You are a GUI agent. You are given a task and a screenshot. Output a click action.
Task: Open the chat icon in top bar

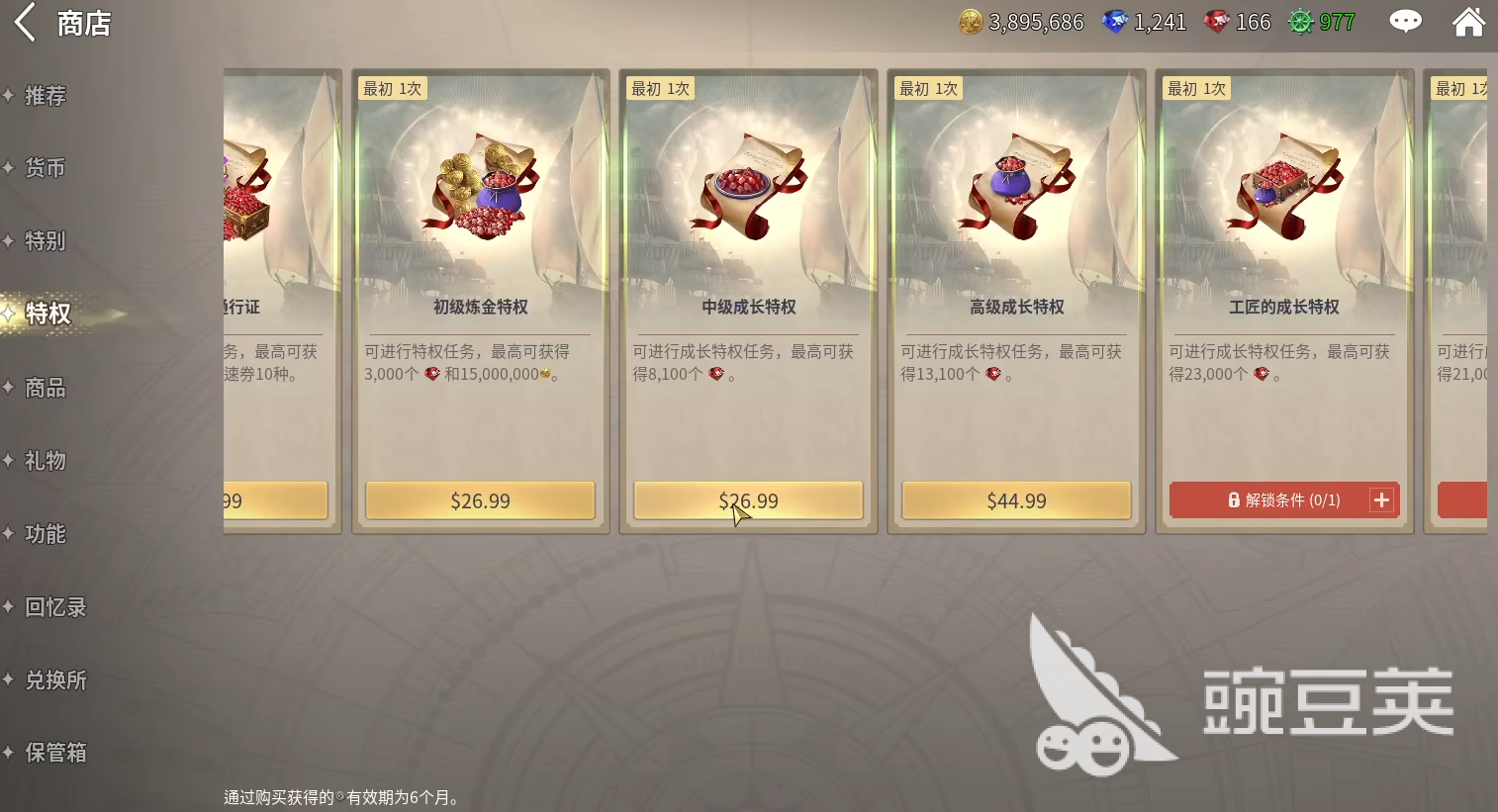pyautogui.click(x=1405, y=20)
